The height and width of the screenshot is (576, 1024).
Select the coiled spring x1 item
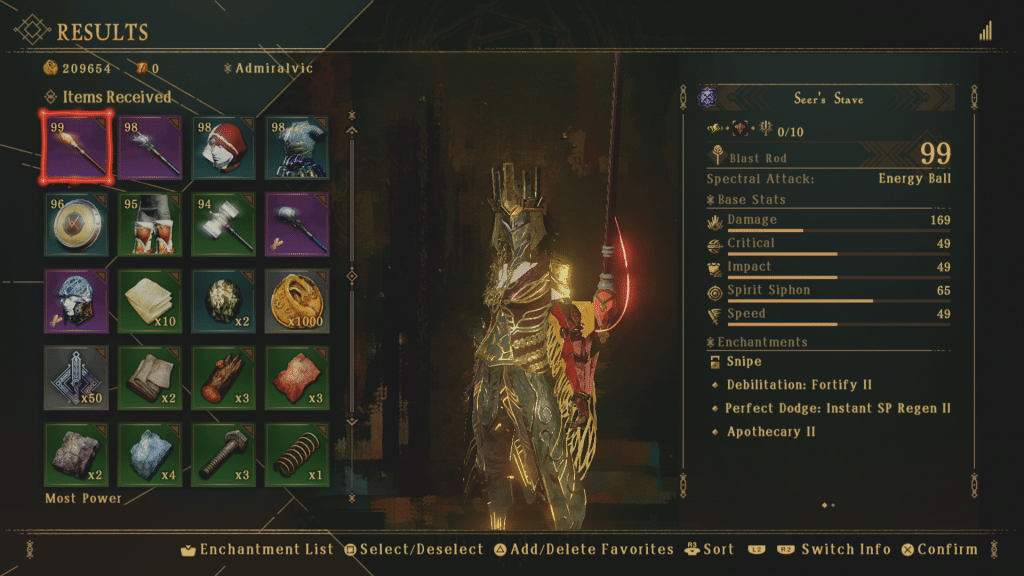pyautogui.click(x=297, y=453)
